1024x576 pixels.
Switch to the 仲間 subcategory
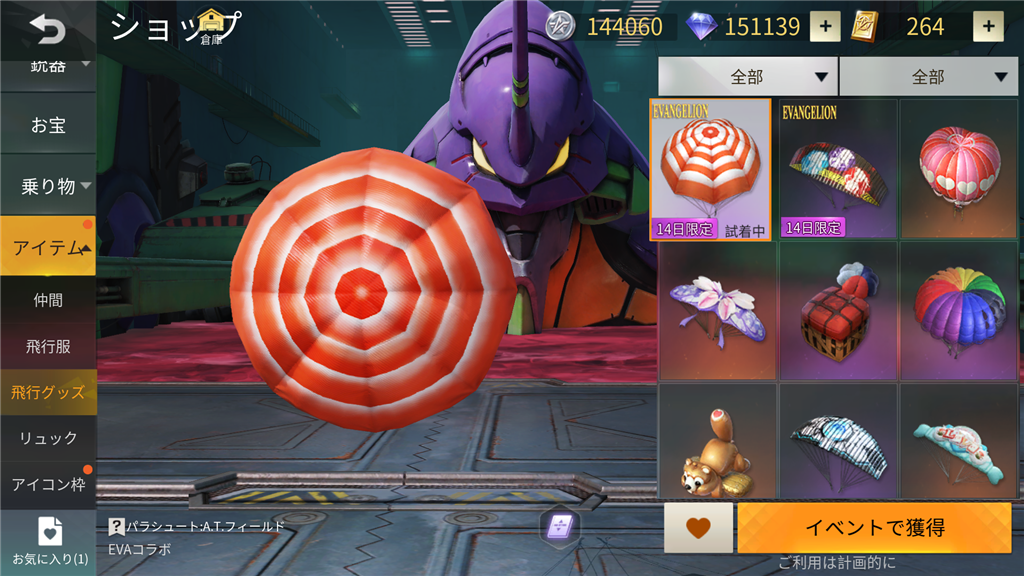(48, 300)
